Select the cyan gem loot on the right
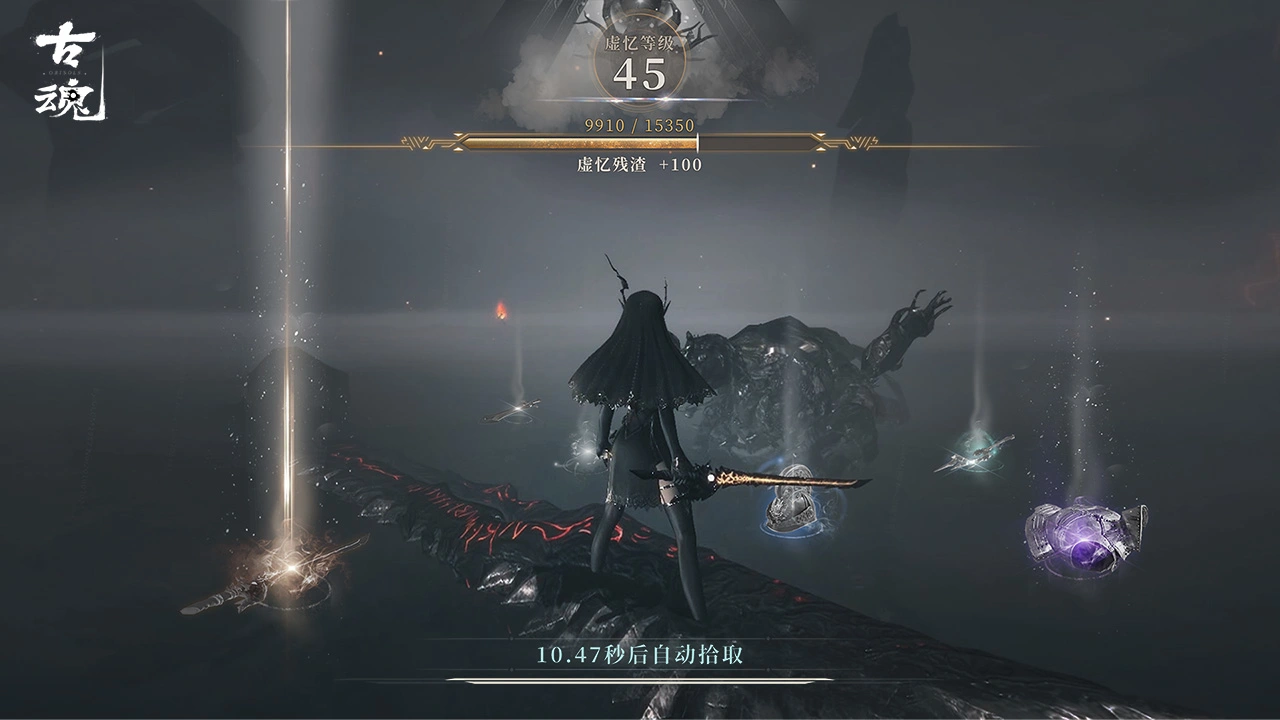Image resolution: width=1280 pixels, height=720 pixels. [x=972, y=455]
